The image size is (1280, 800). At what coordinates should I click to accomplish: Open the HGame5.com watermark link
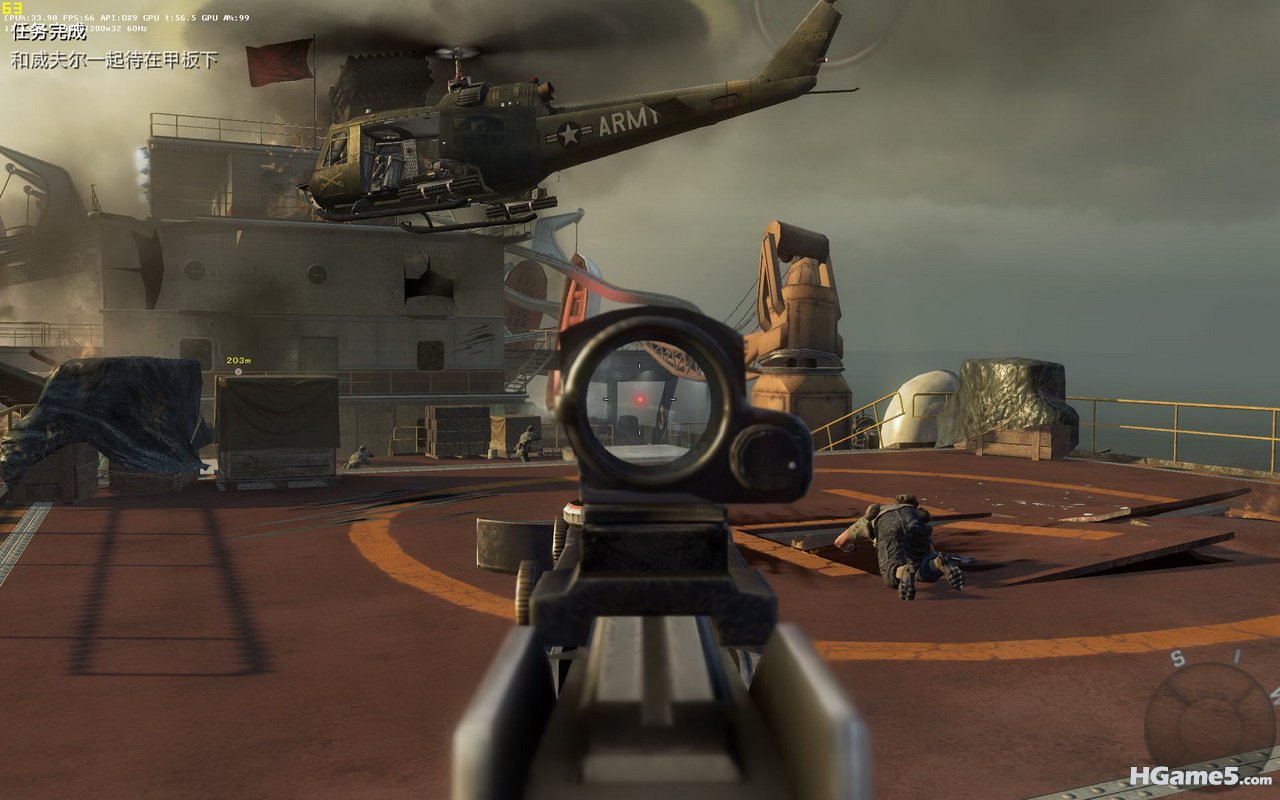(1200, 776)
